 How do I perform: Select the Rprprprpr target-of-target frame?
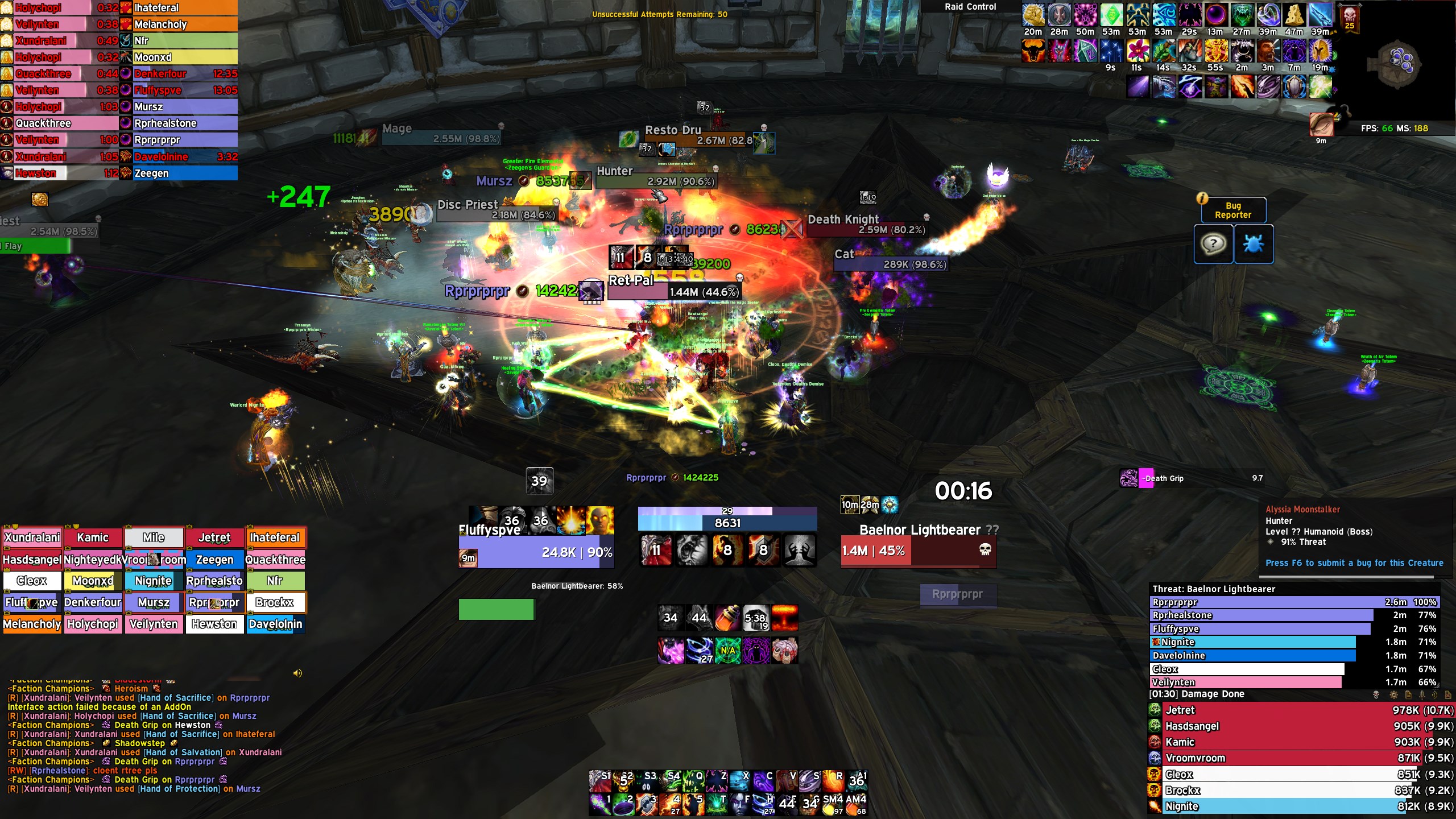point(957,594)
